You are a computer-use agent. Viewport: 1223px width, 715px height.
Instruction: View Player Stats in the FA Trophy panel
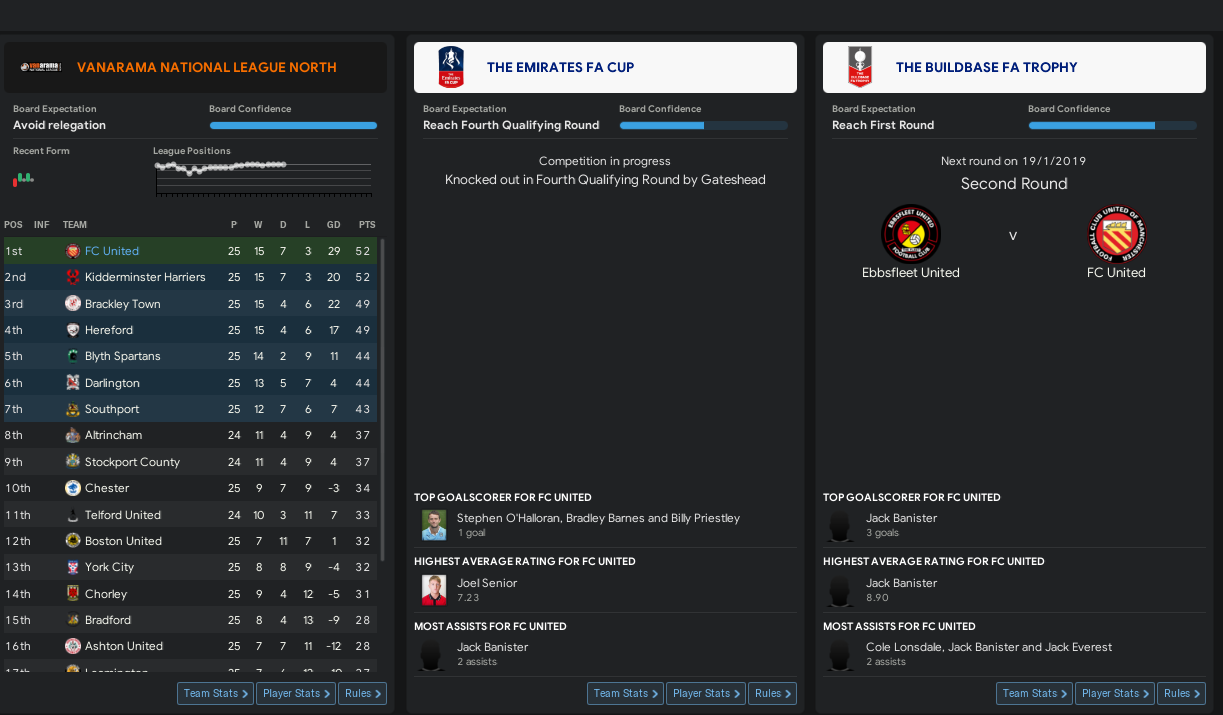point(1116,693)
